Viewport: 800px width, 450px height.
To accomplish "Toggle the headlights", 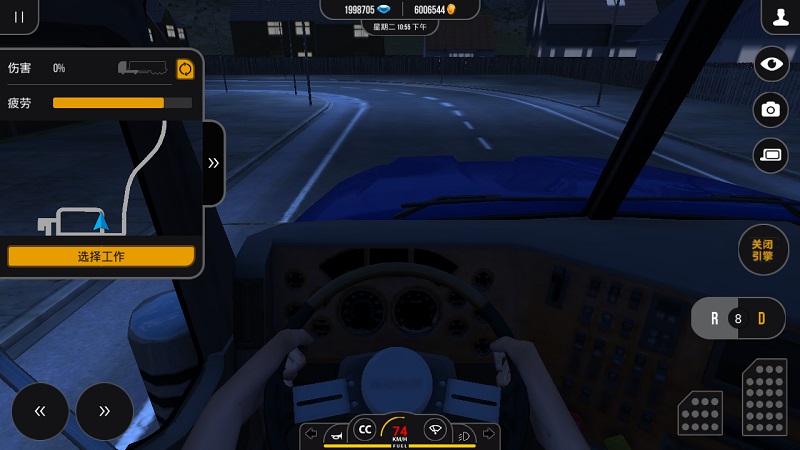I will point(463,435).
